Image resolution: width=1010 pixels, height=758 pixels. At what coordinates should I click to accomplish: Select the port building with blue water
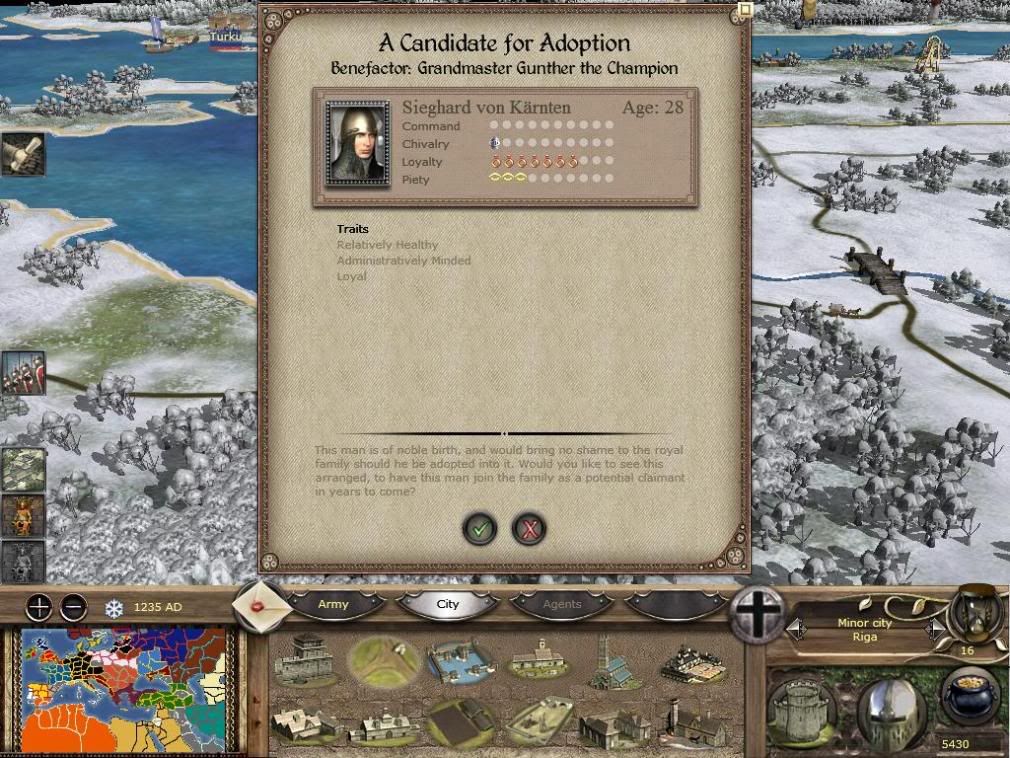[460, 662]
